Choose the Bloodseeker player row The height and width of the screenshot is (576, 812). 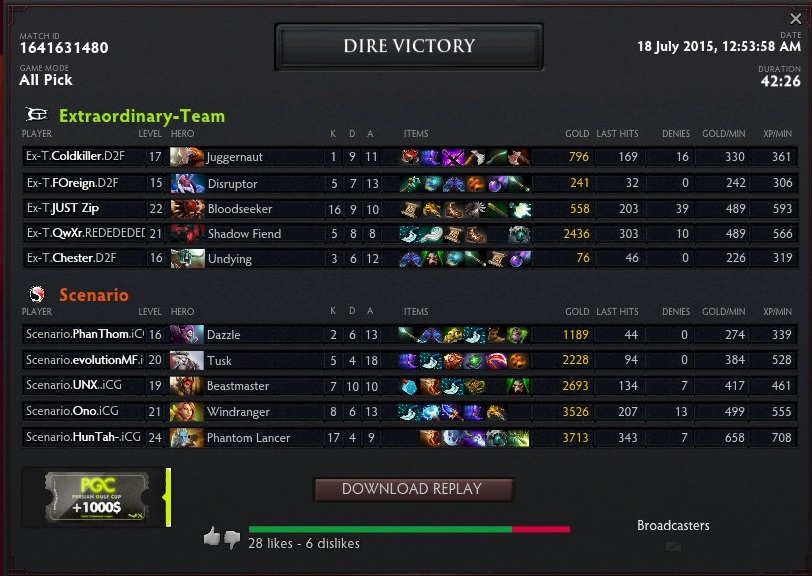point(408,208)
